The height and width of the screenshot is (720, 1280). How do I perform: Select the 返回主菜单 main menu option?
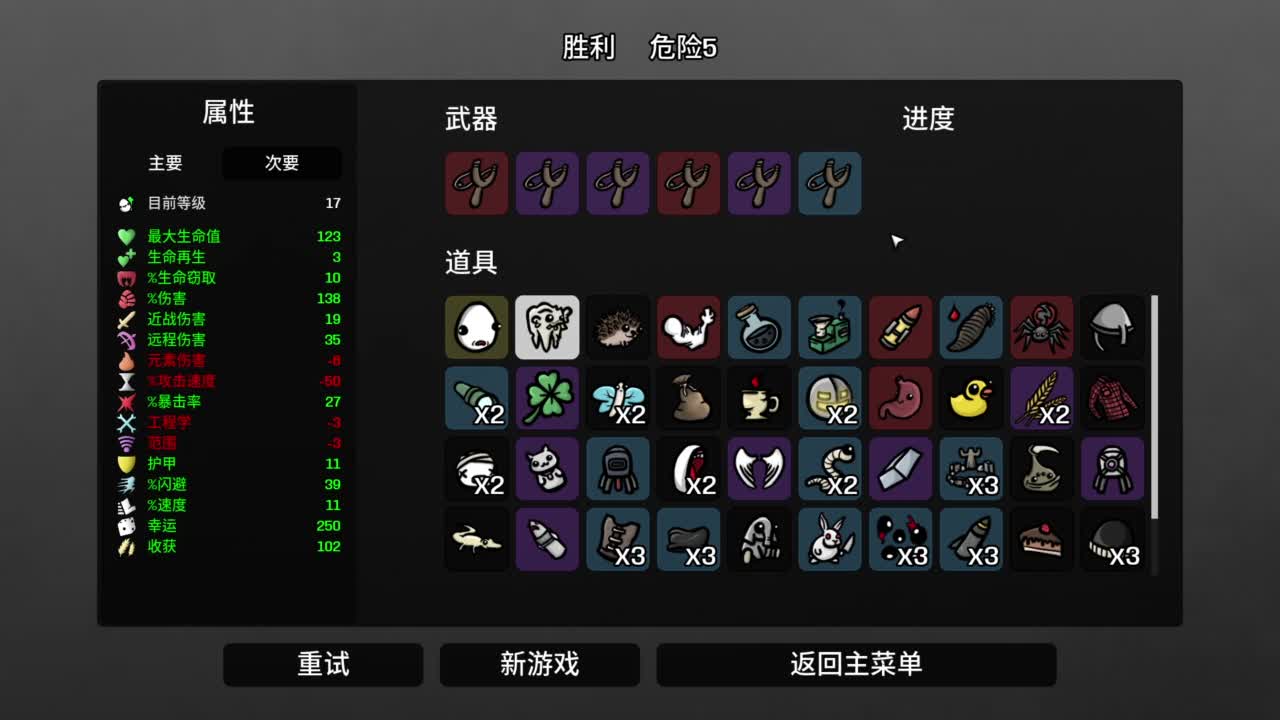coord(855,664)
